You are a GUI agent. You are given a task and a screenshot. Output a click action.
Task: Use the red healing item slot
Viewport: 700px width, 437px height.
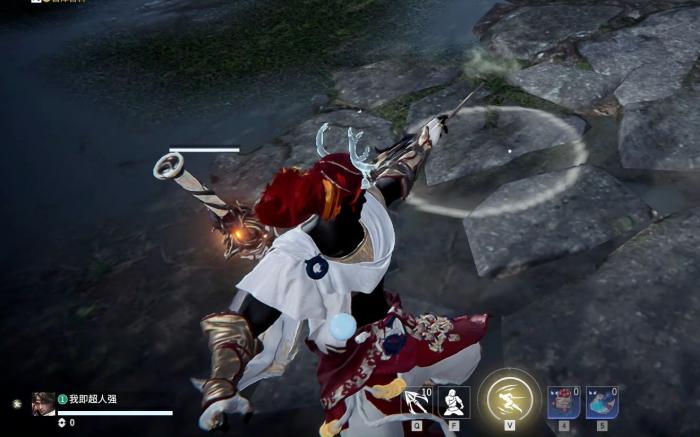point(564,402)
